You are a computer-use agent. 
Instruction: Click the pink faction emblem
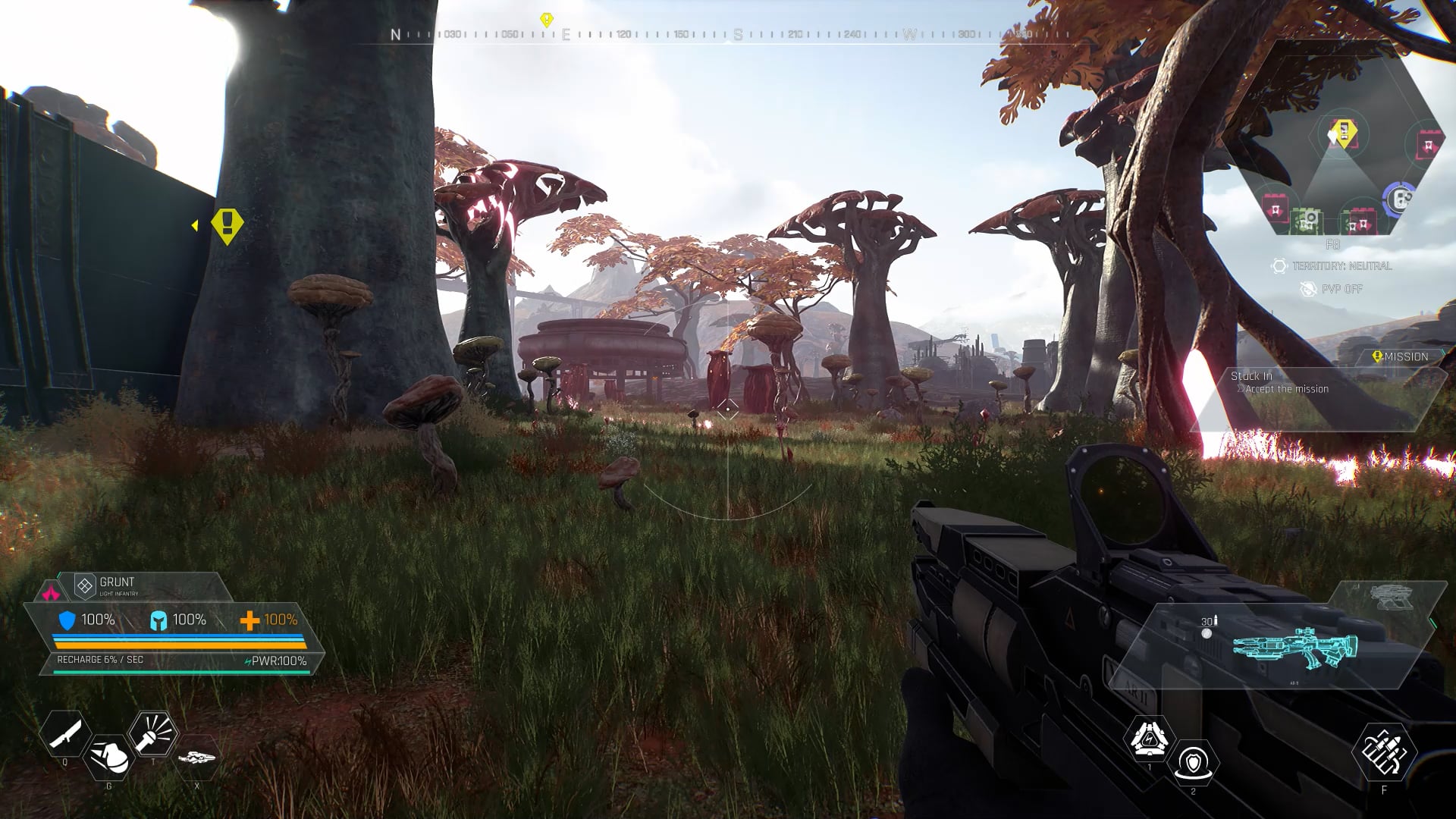click(51, 591)
